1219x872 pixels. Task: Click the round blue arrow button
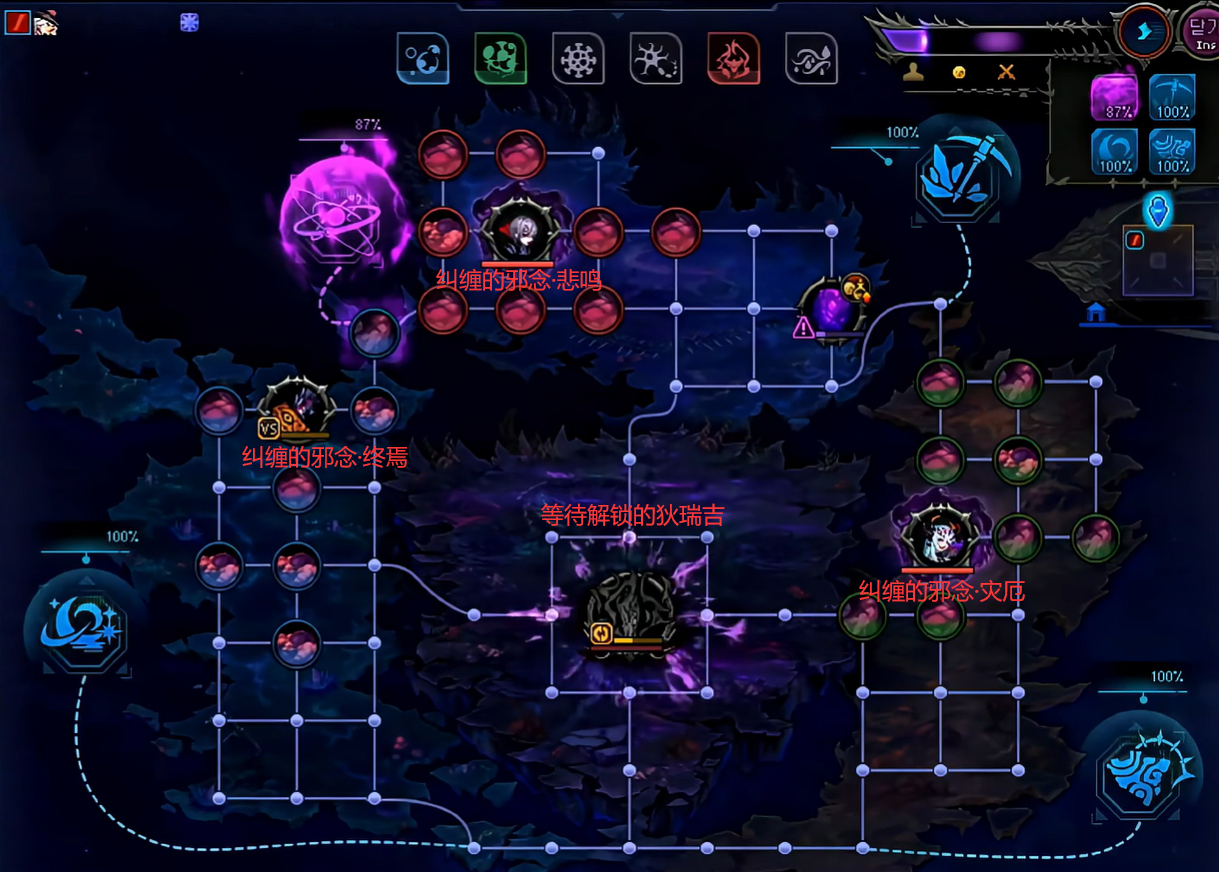click(1144, 31)
